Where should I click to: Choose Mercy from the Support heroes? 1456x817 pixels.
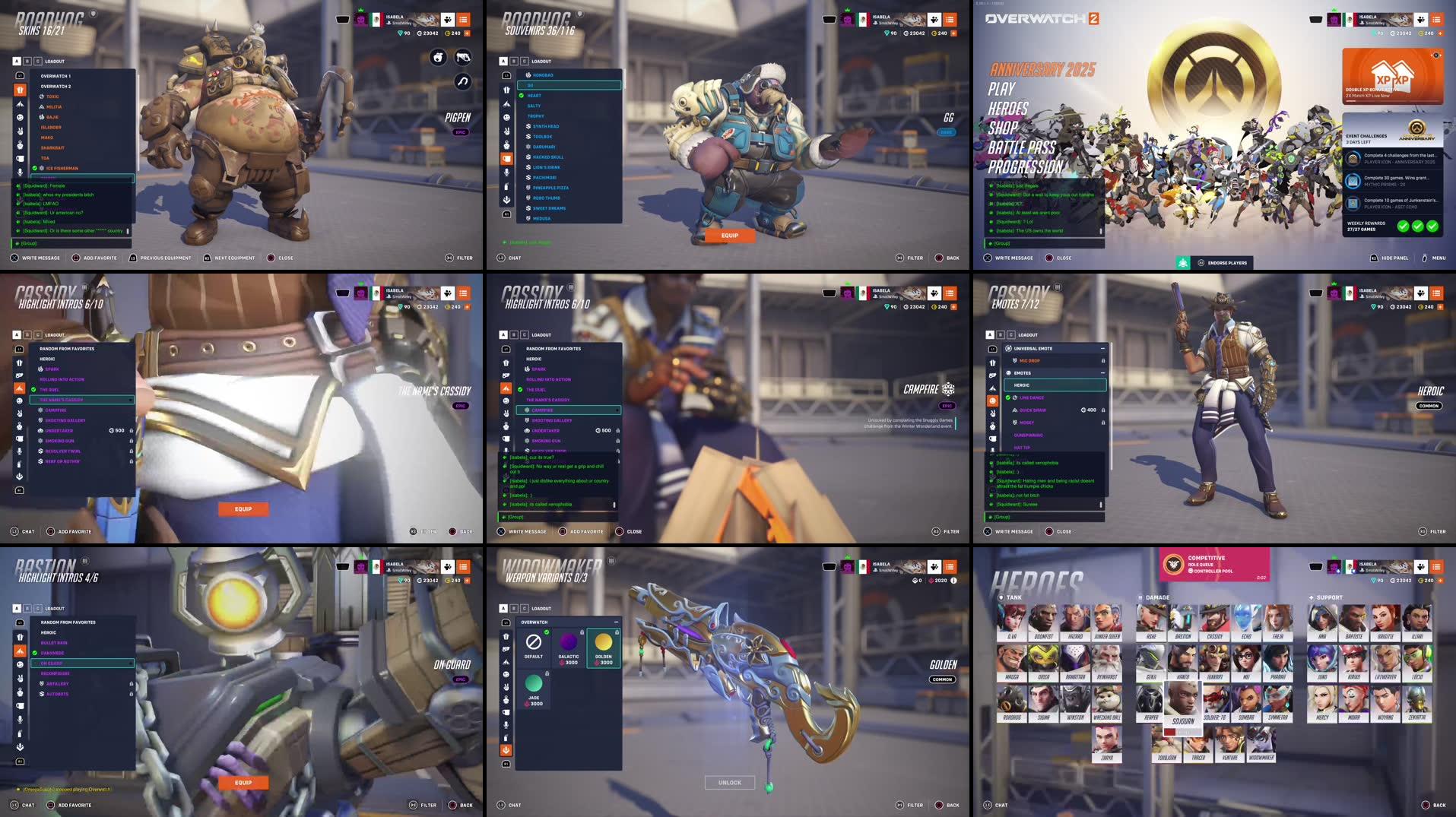[x=1322, y=703]
